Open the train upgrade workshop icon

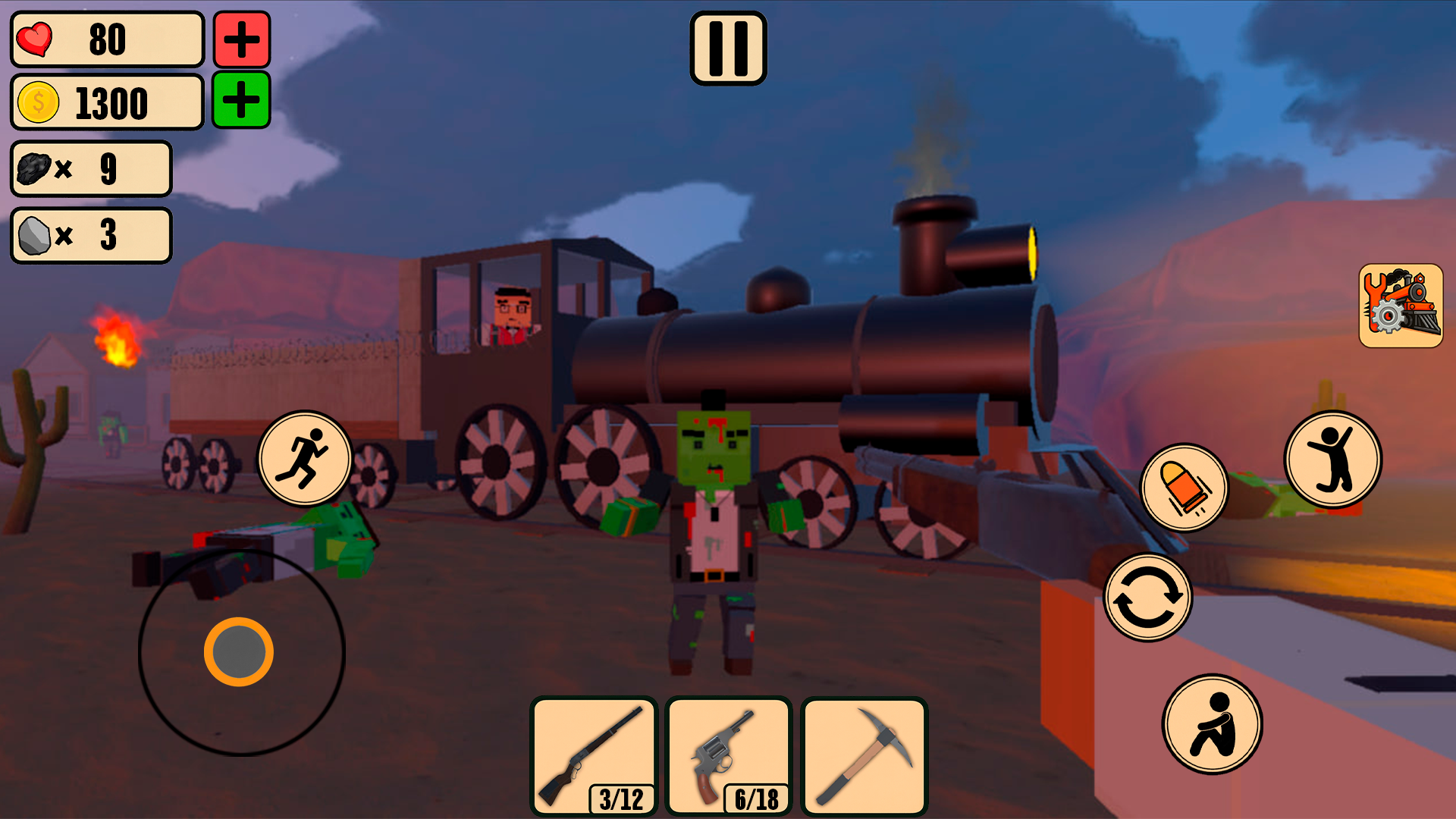pos(1400,306)
